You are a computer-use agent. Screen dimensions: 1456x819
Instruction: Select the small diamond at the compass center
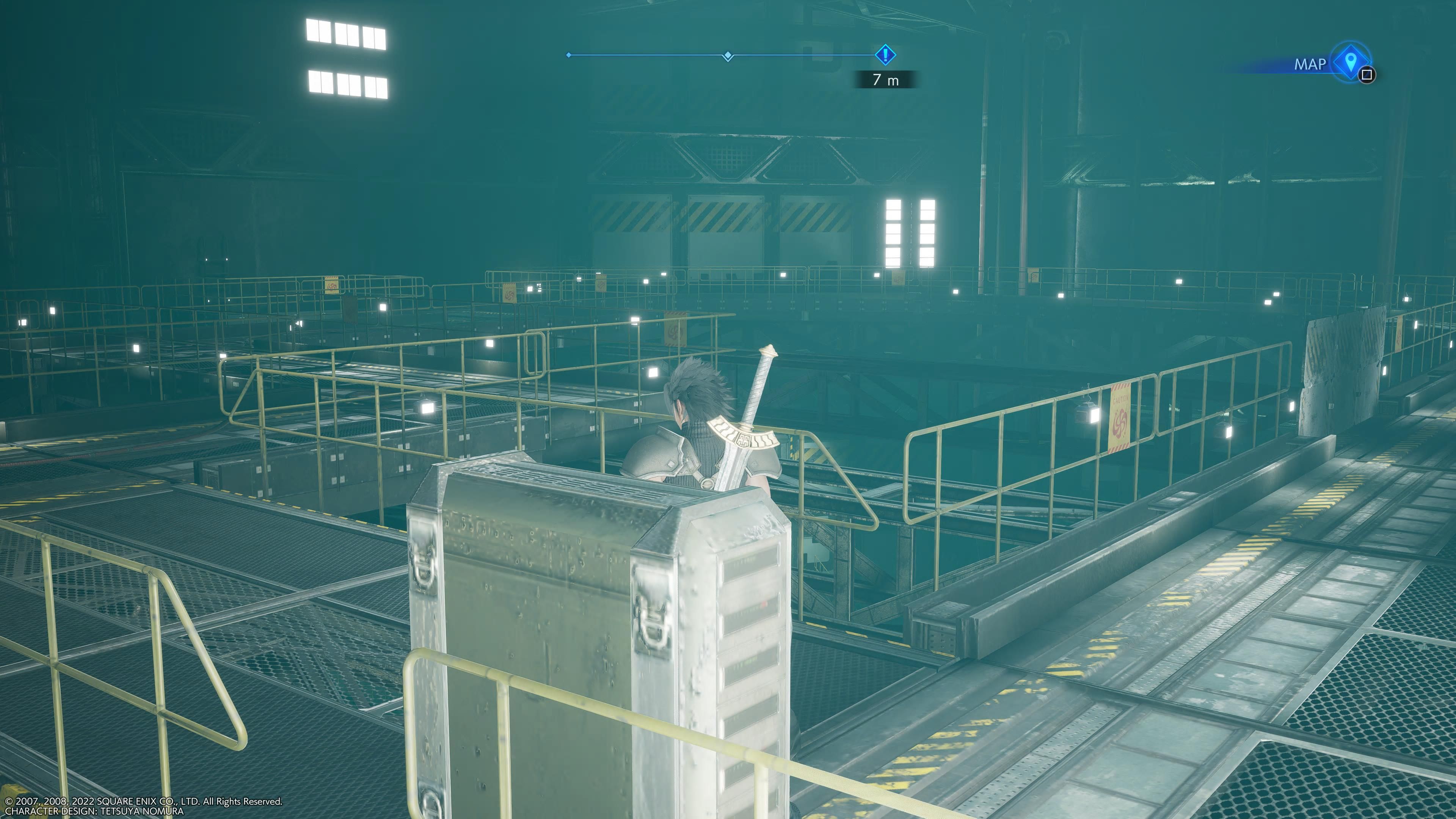click(x=728, y=54)
